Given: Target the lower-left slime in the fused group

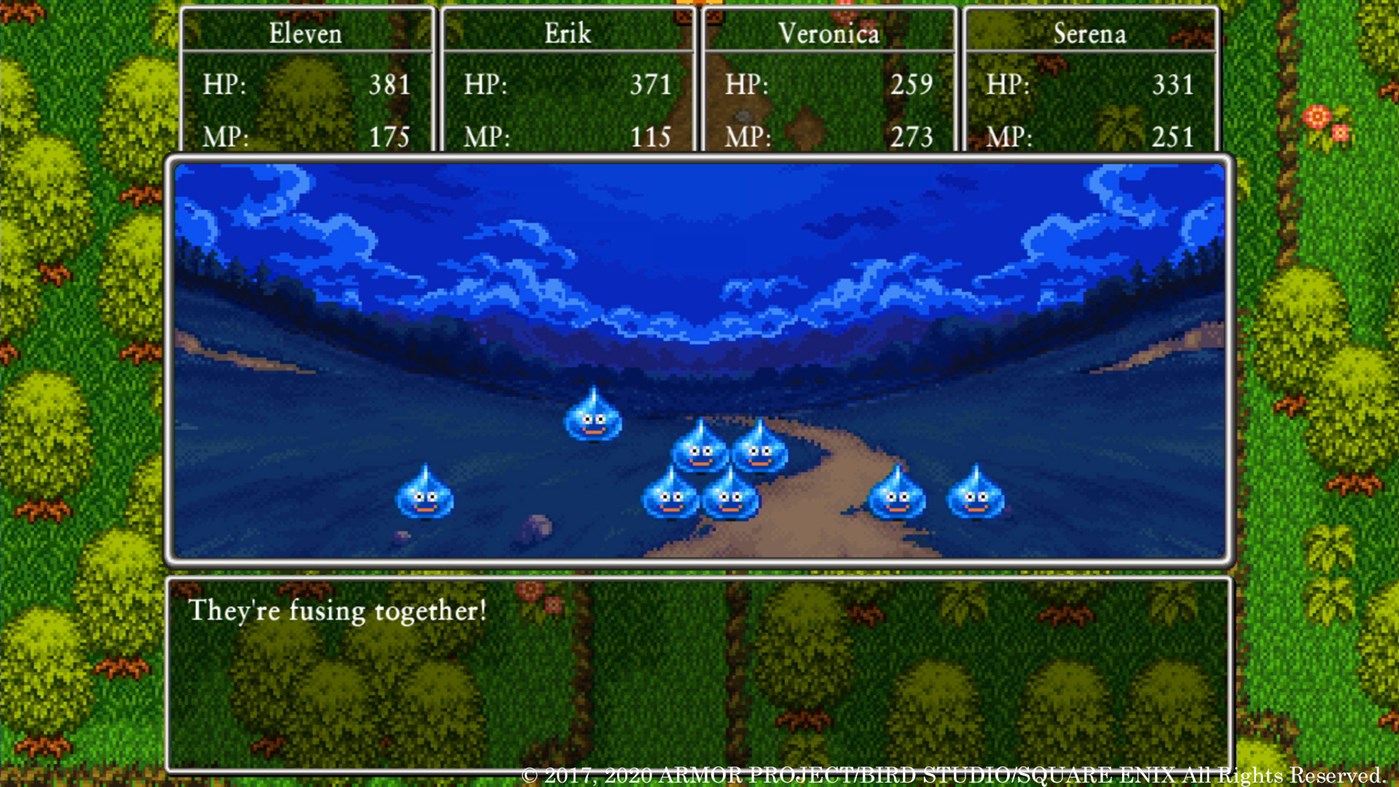Looking at the screenshot, I should coord(670,500).
